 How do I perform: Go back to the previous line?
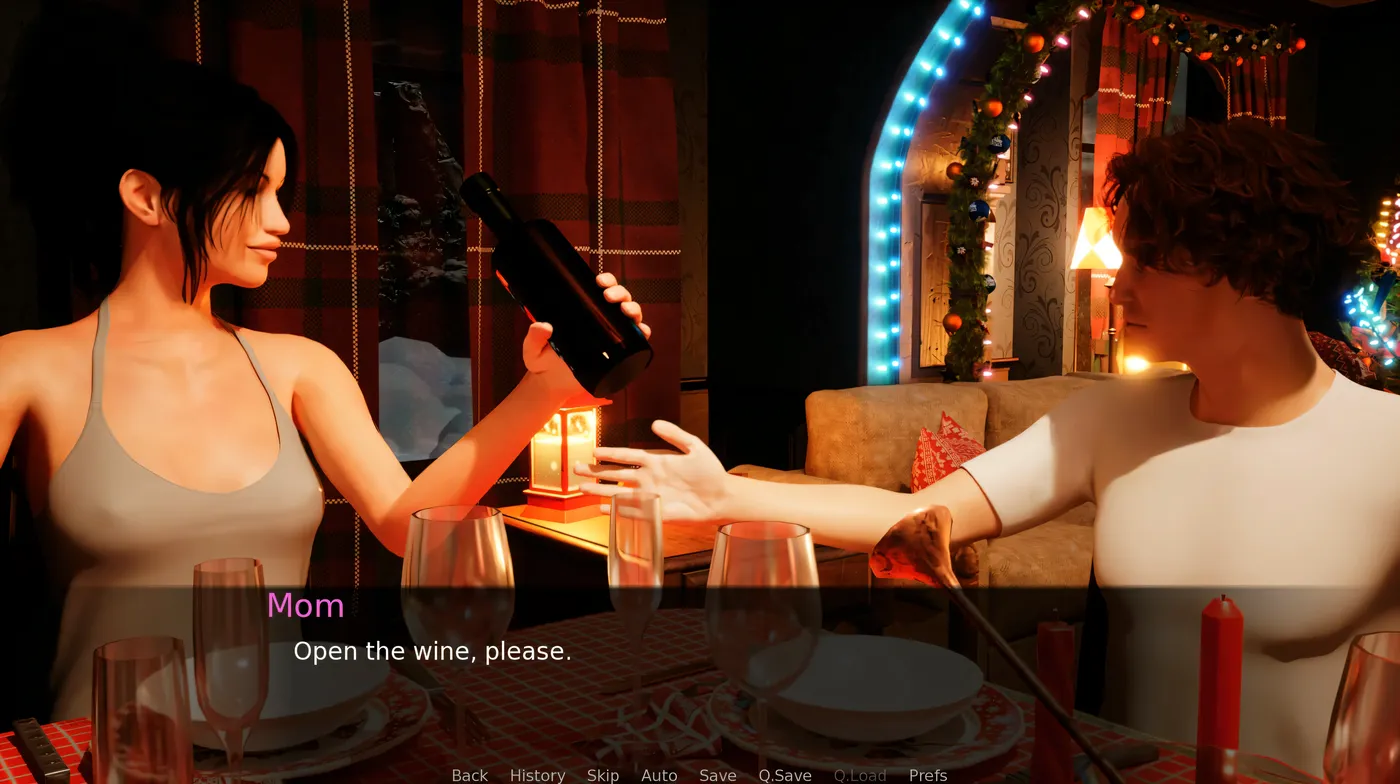pos(469,775)
